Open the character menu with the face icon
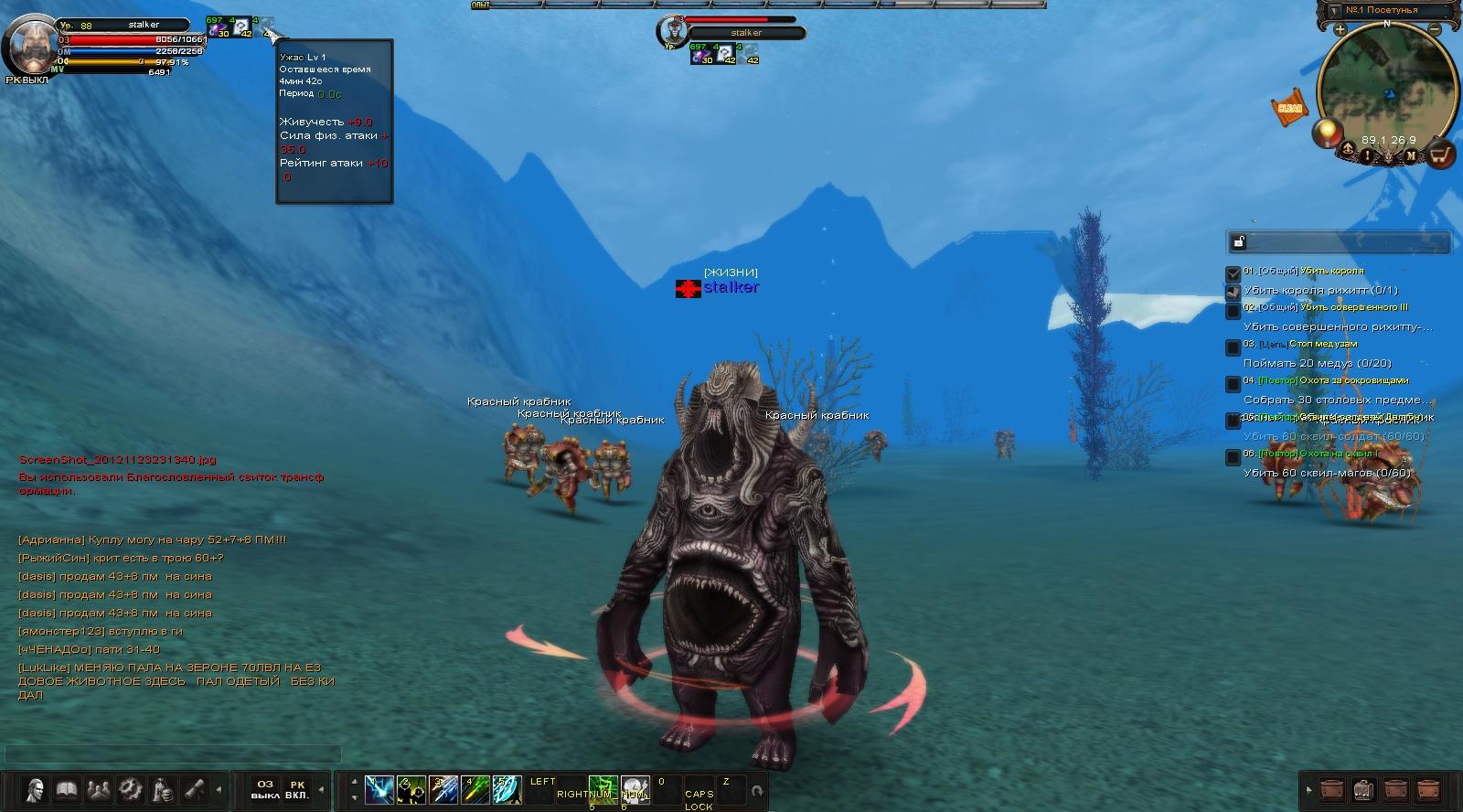This screenshot has width=1463, height=812. click(35, 788)
